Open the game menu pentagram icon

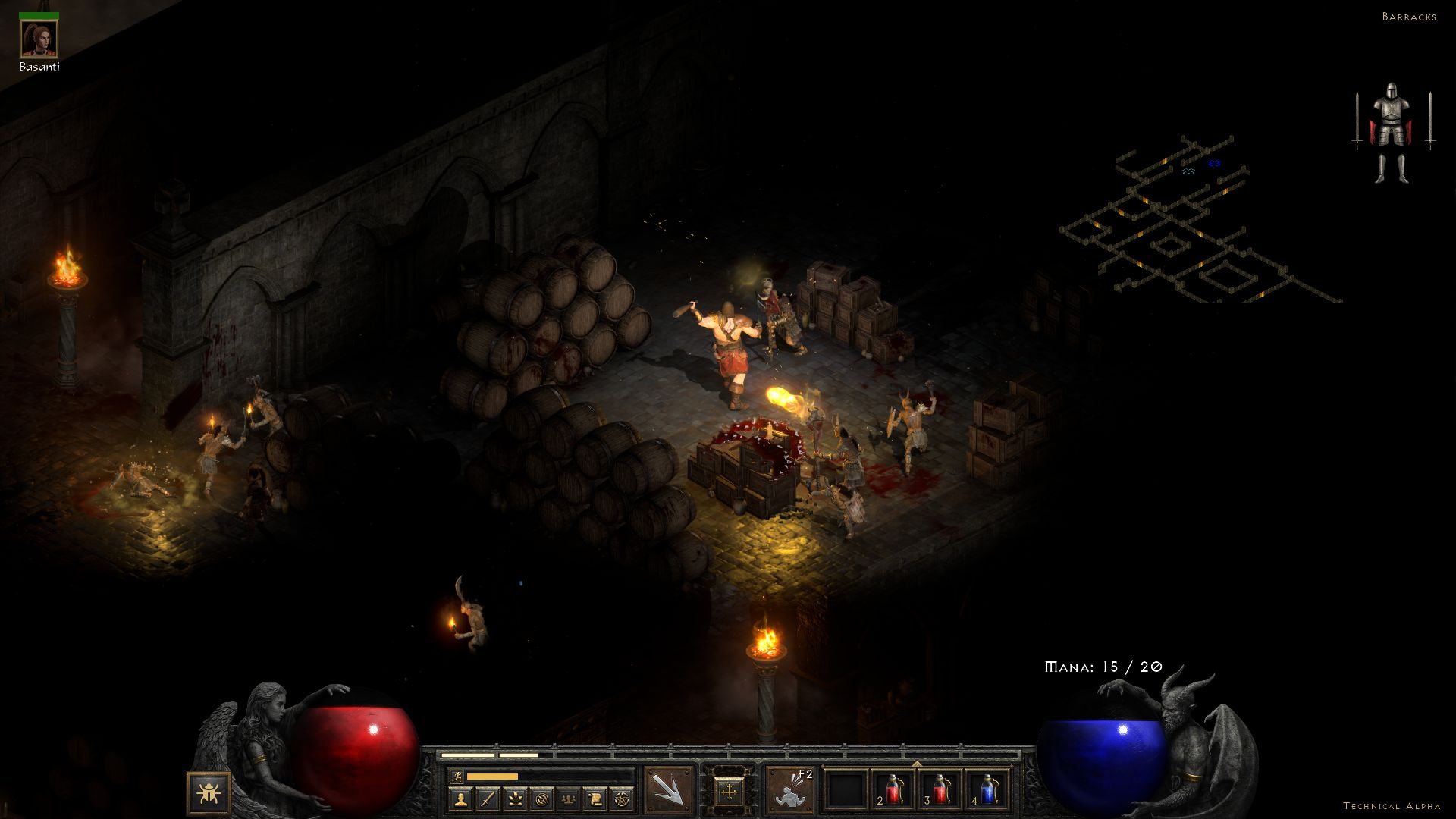[x=622, y=799]
